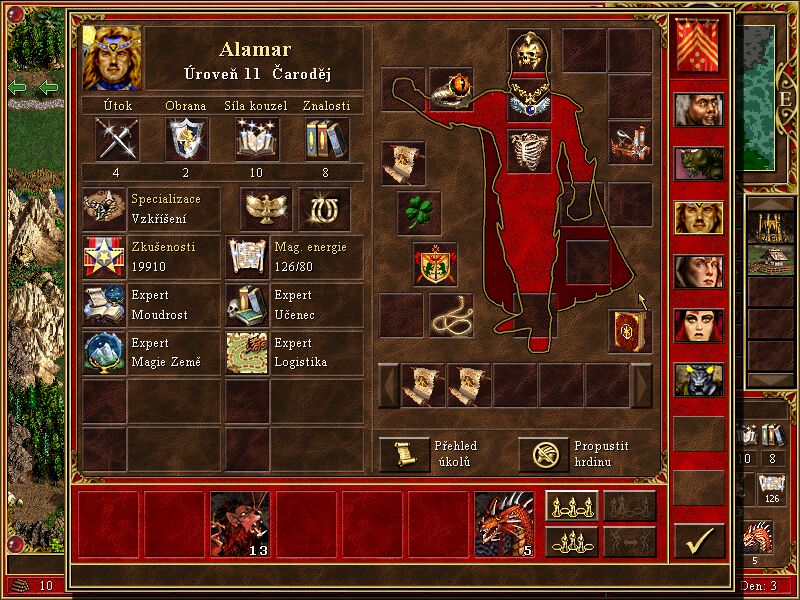This screenshot has height=600, width=800.
Task: Confirm with the gold checkmark button
Action: coord(698,541)
